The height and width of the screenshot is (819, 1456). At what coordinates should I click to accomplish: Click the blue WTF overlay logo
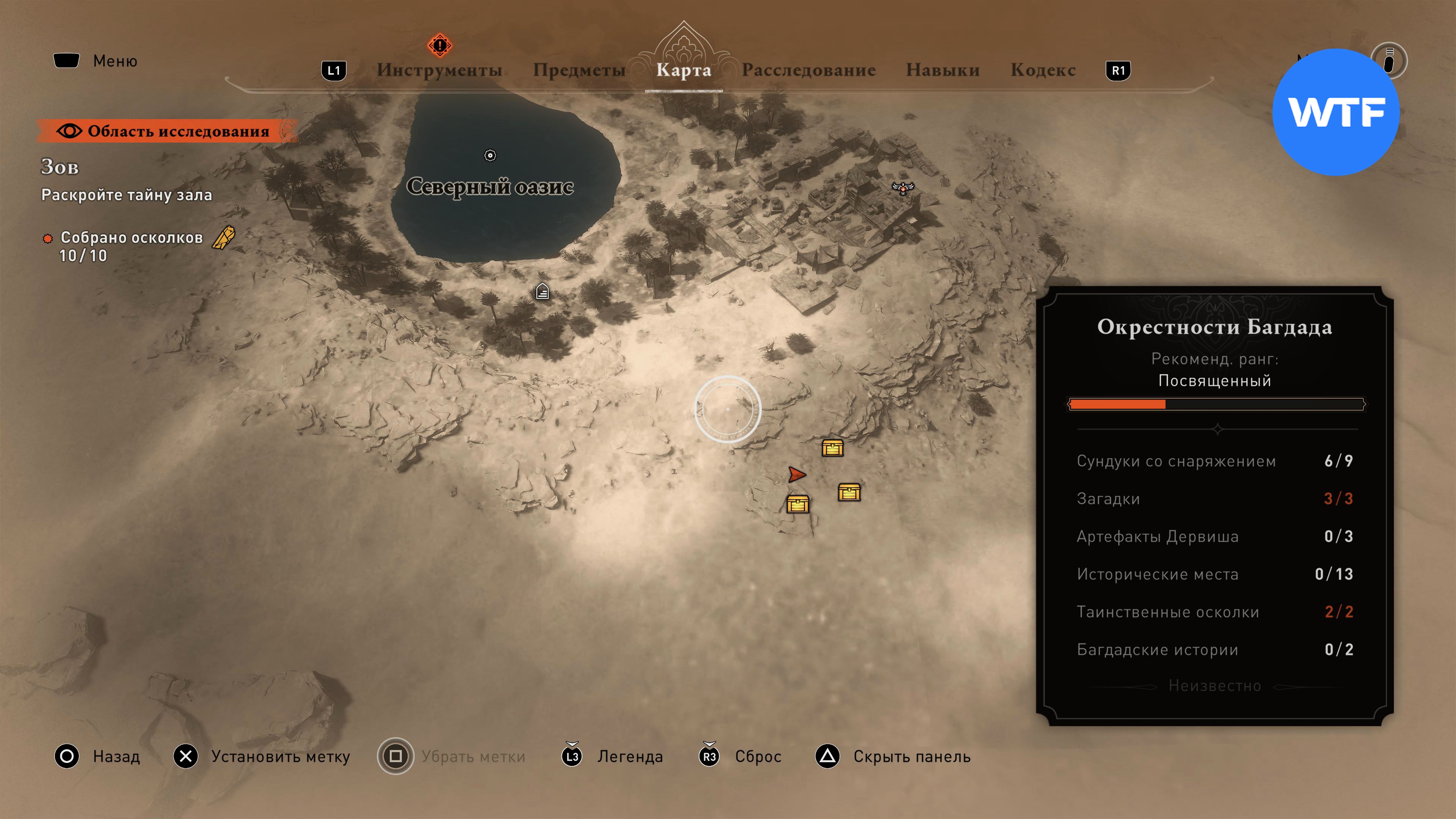1335,112
